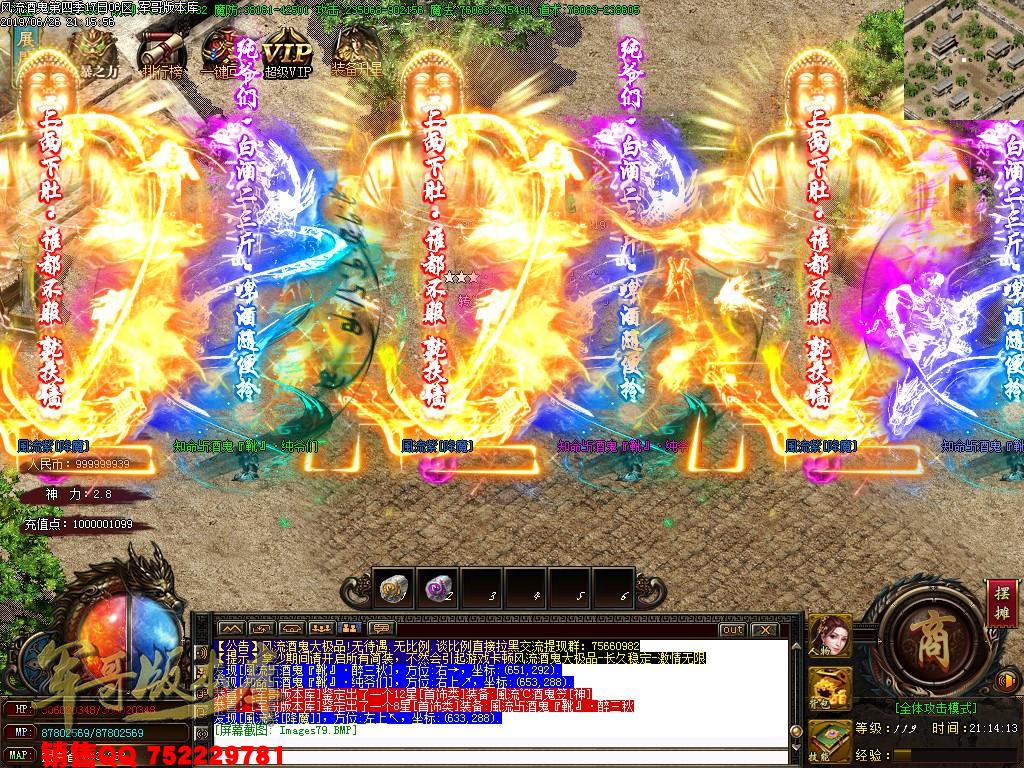1024x768 pixels.
Task: Open the 背包 bag icon
Action: (x=831, y=688)
